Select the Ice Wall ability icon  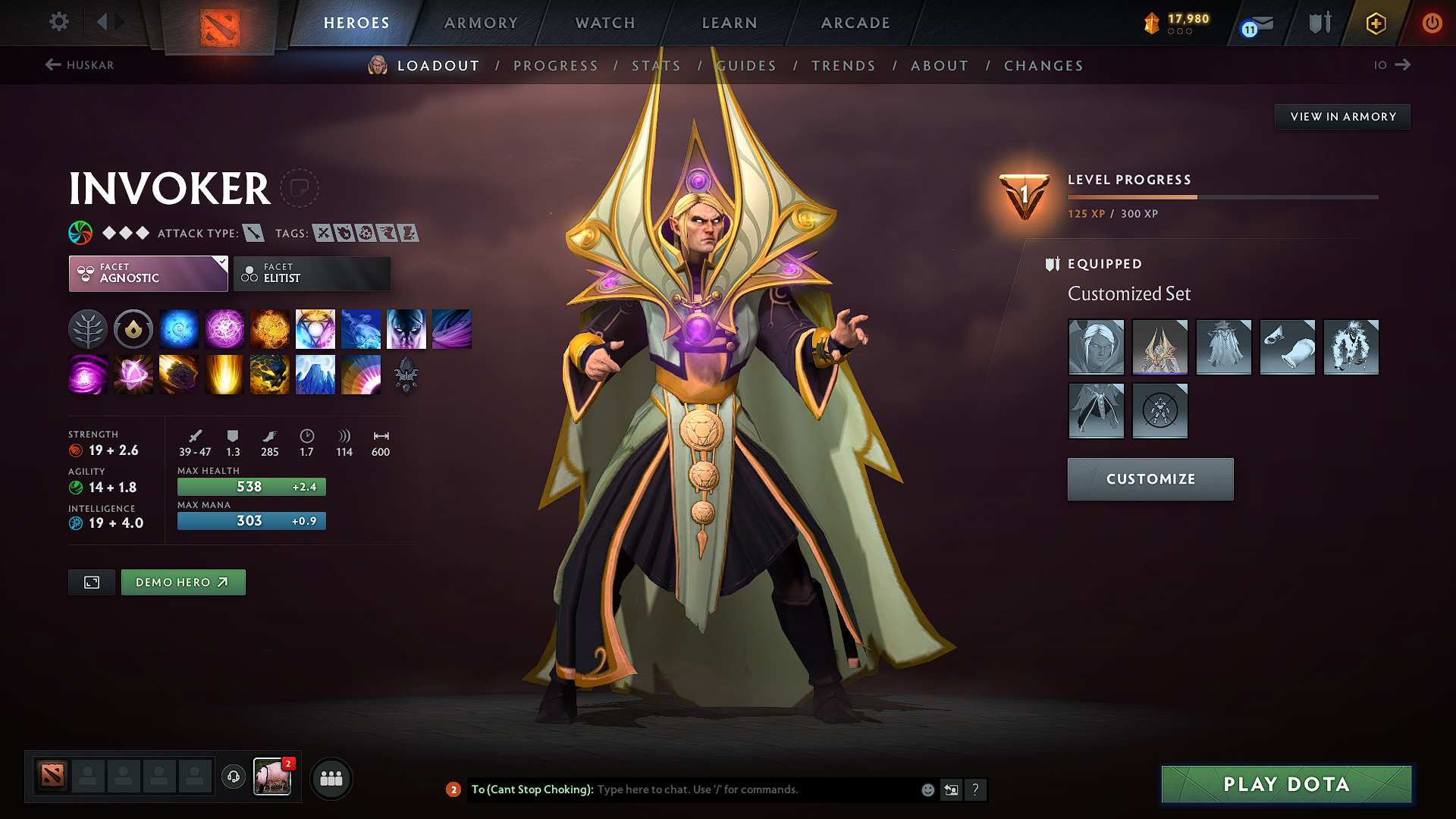315,374
